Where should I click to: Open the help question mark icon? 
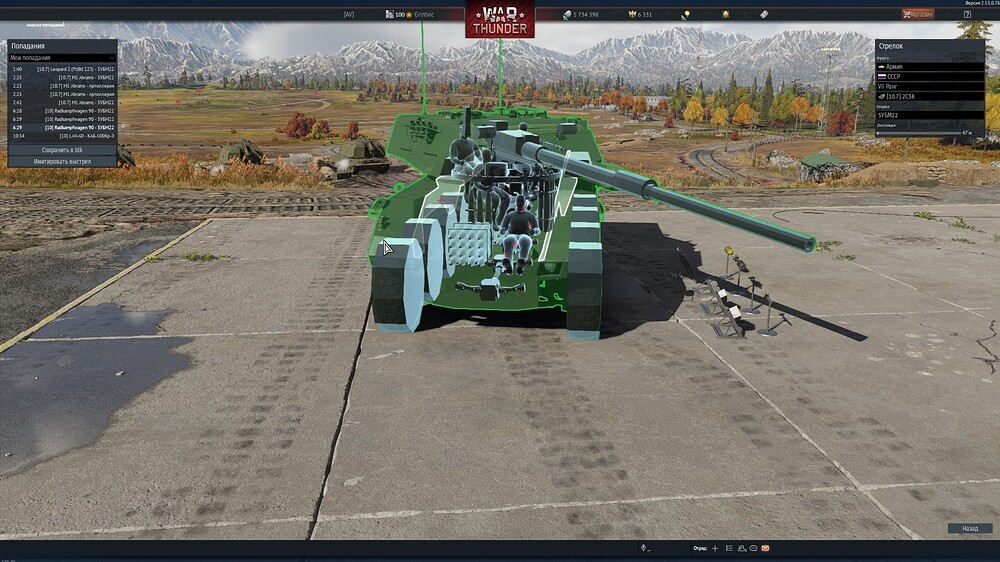click(x=967, y=15)
